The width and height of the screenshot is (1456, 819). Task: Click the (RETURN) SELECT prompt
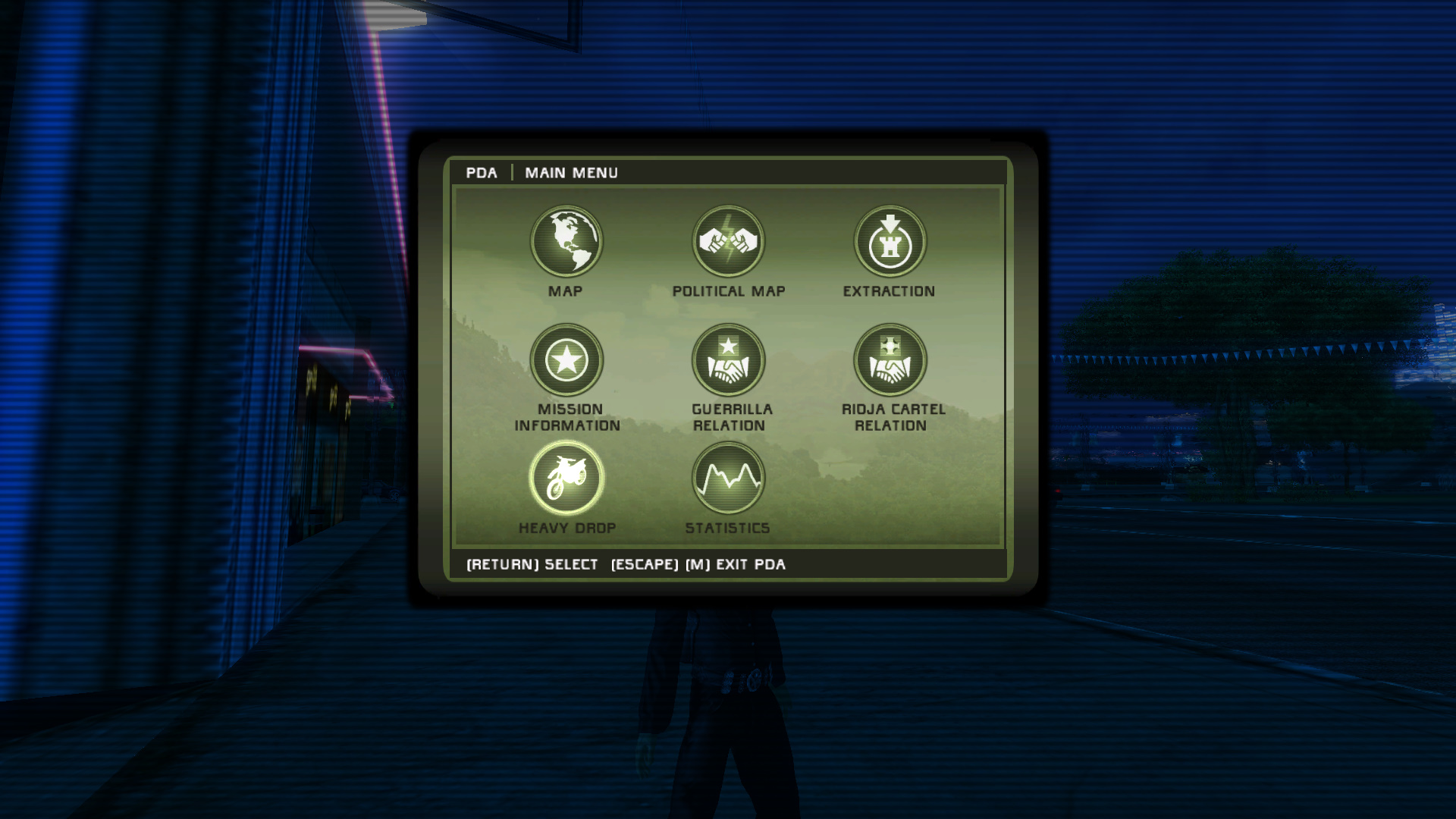point(532,565)
